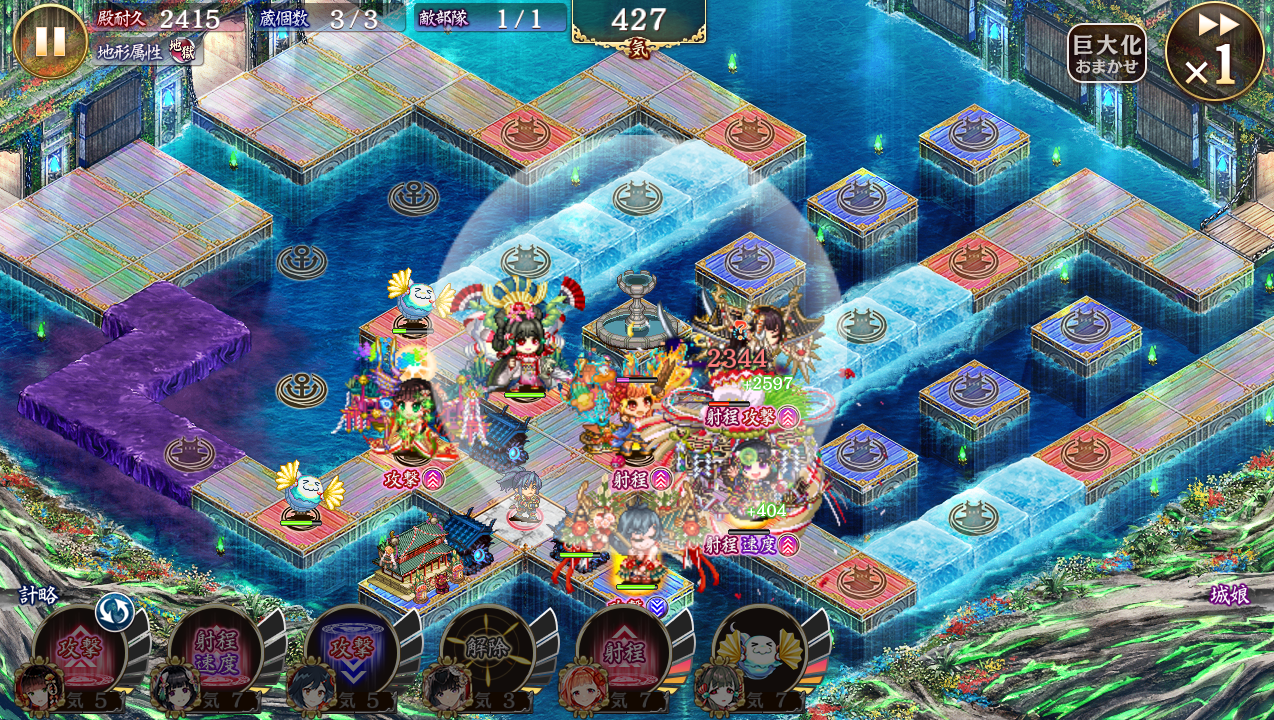Use the white bird summon stratagem
Screen dimensions: 1274x720
759,651
